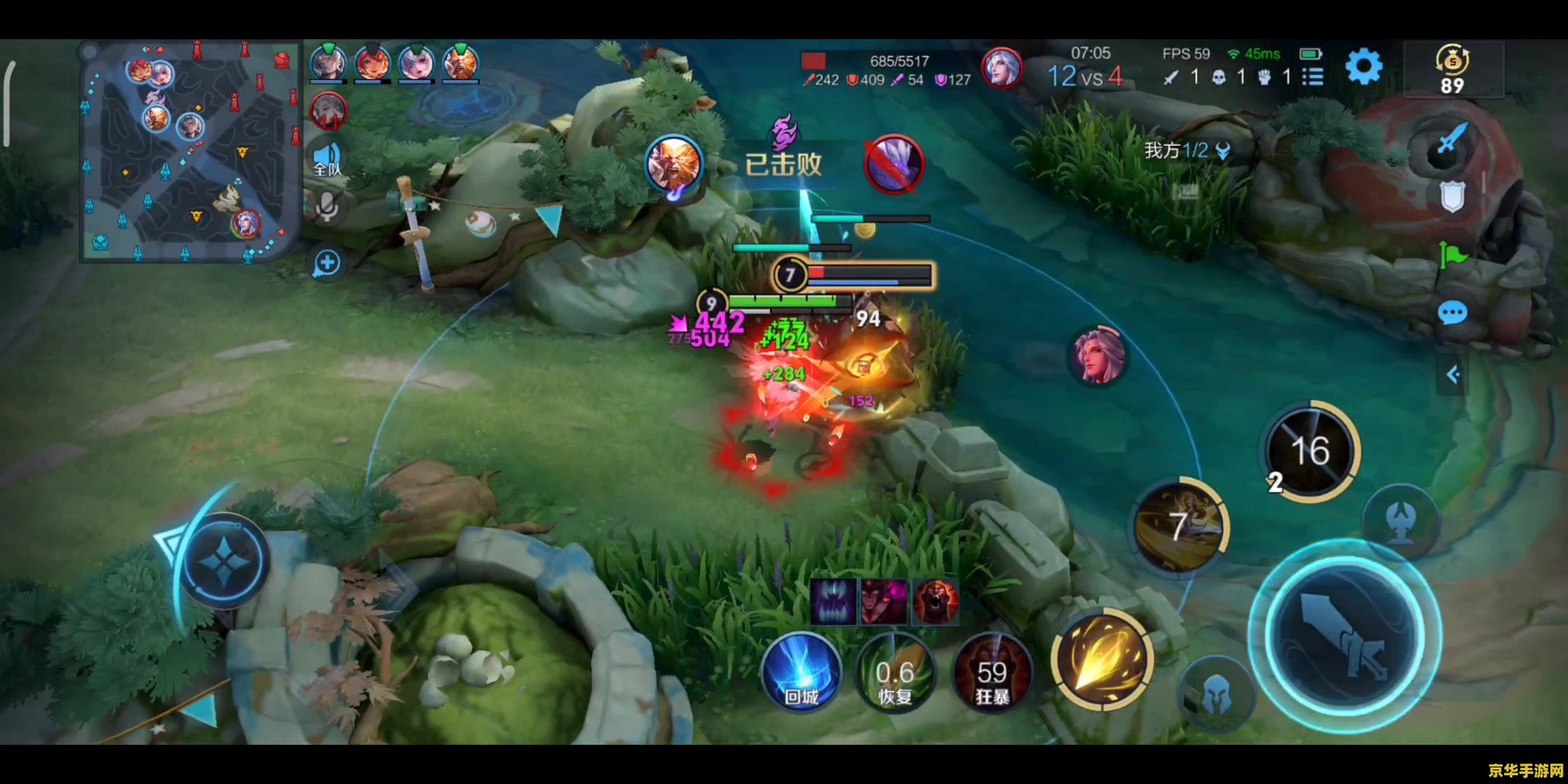The width and height of the screenshot is (1568, 784).
Task: Select the ultimate skill showing 16
Action: click(x=1310, y=451)
